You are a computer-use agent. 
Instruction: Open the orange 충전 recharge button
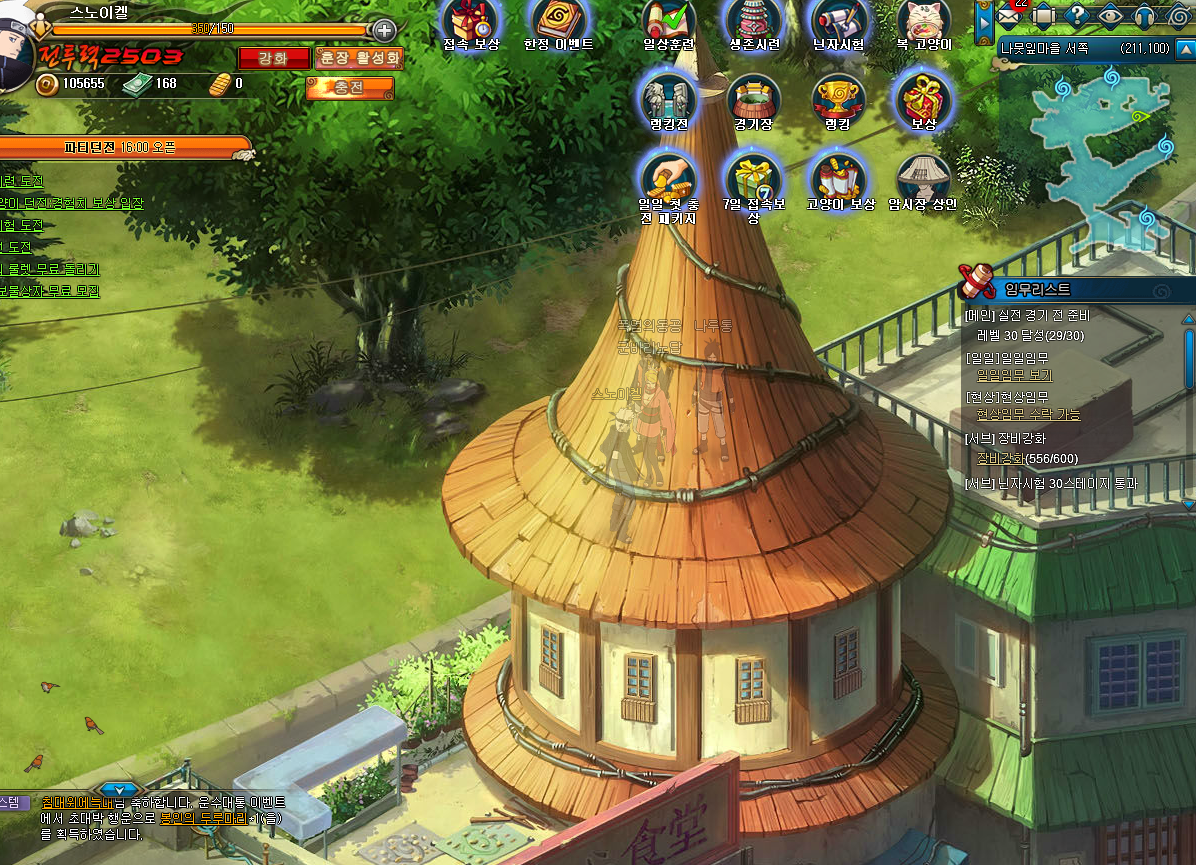coord(349,89)
